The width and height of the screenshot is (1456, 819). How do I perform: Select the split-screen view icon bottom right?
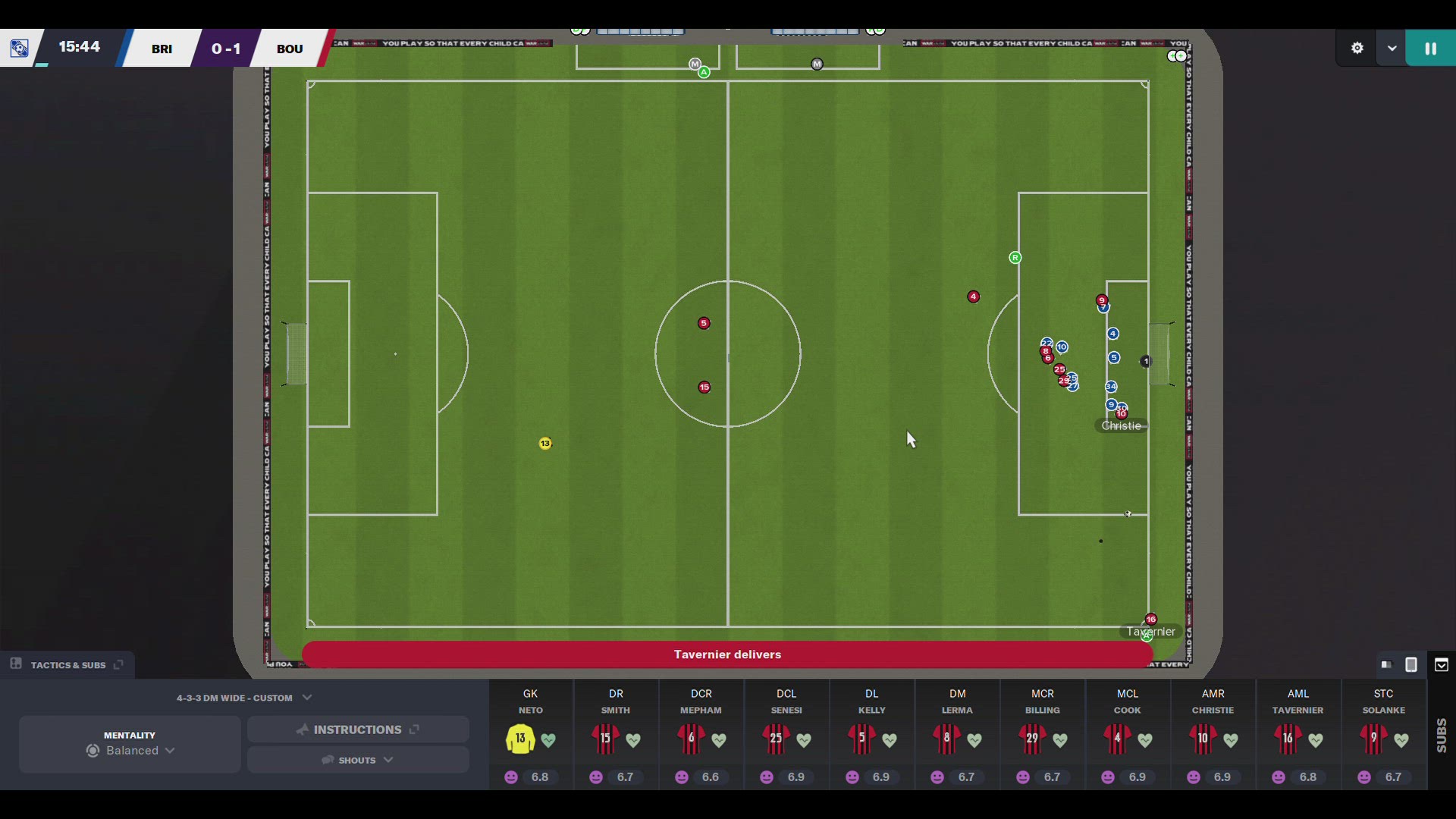coord(1386,665)
